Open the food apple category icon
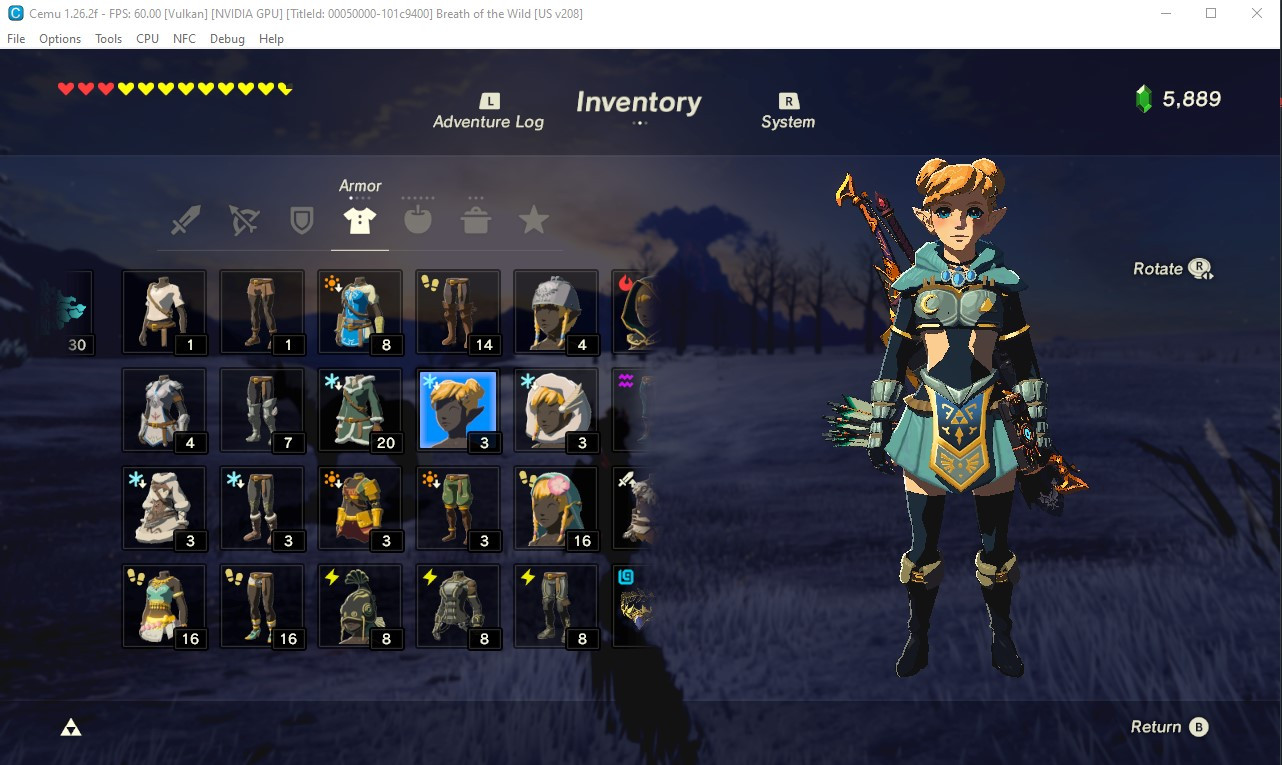 tap(417, 220)
